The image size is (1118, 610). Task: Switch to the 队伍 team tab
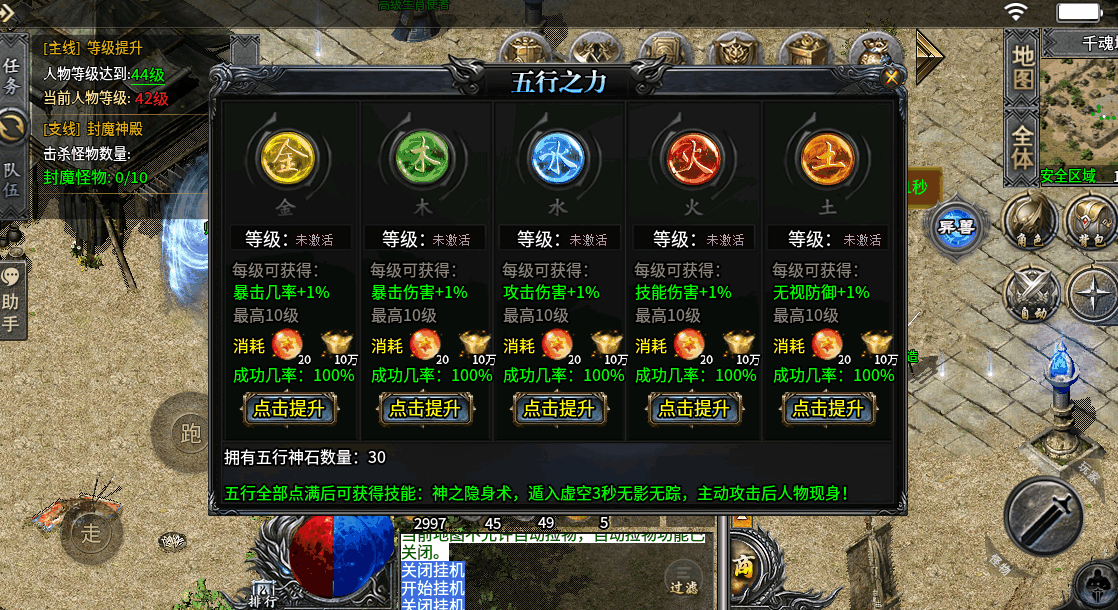pyautogui.click(x=12, y=182)
